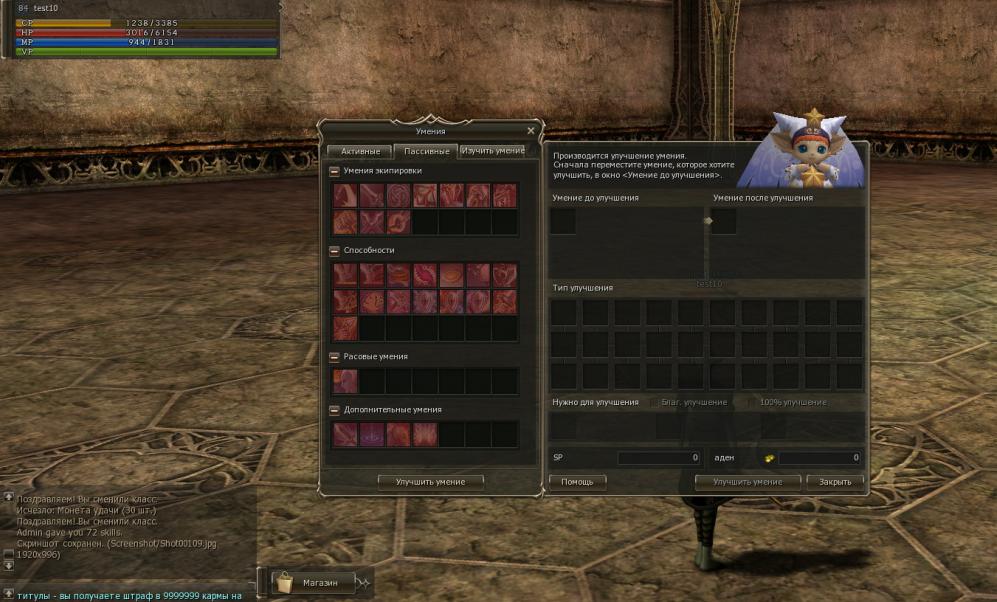Switch to the Активные tab
Viewport: 997px width, 602px height.
tap(359, 151)
